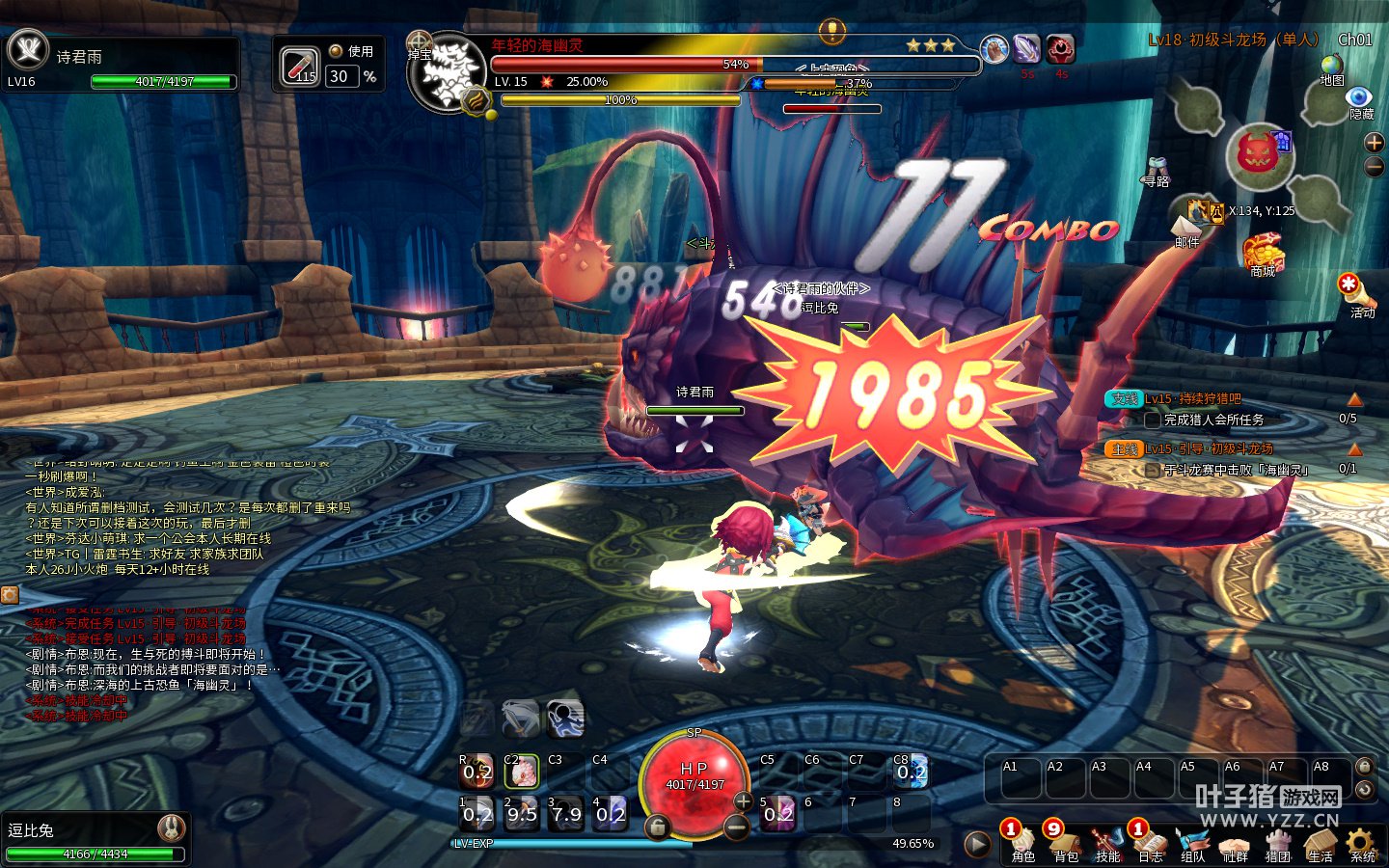Screen dimensions: 1389x868
Task: Open the 社群 social menu
Action: point(1235,845)
